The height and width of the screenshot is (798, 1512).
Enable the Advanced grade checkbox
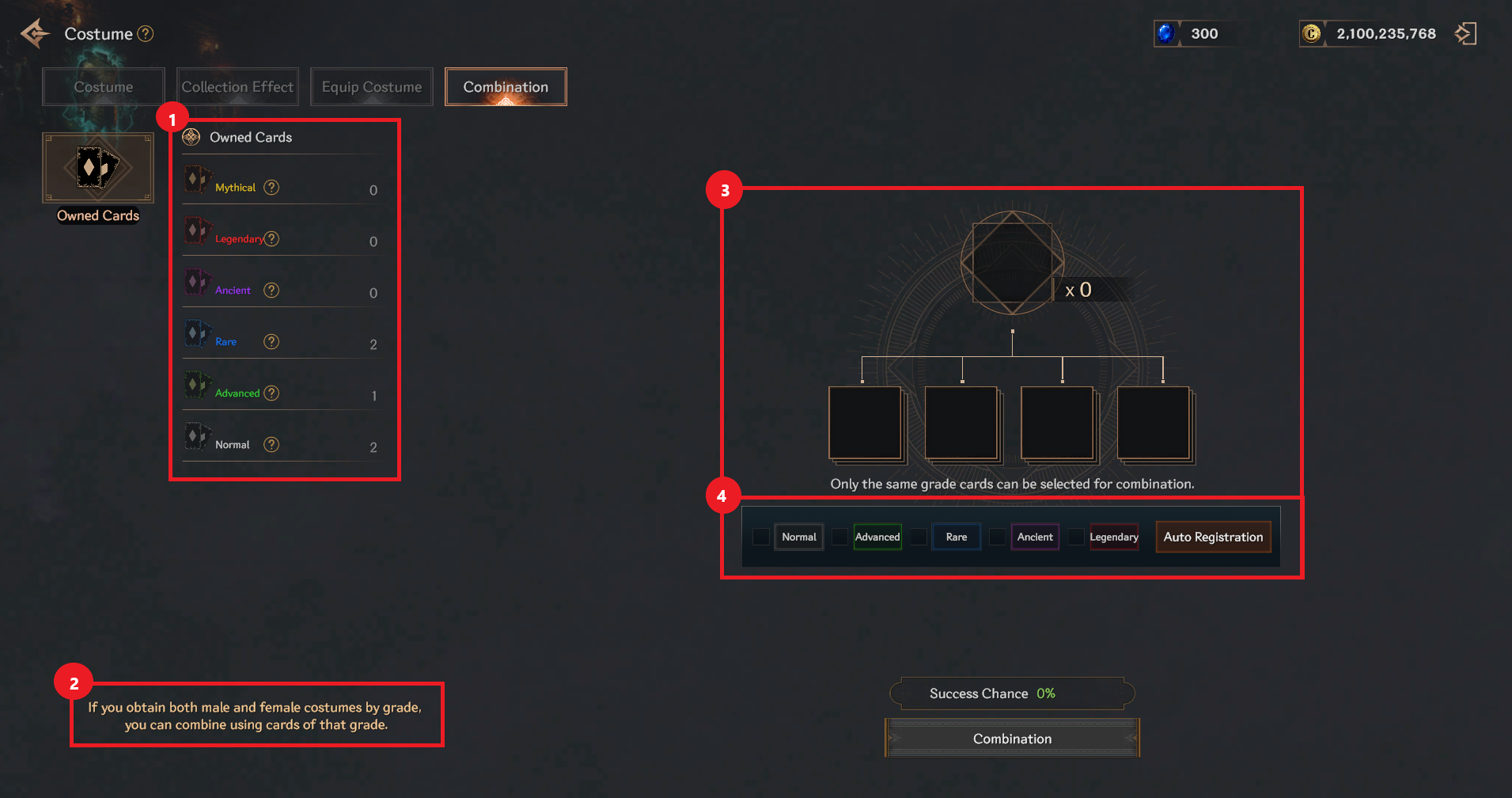pos(840,537)
